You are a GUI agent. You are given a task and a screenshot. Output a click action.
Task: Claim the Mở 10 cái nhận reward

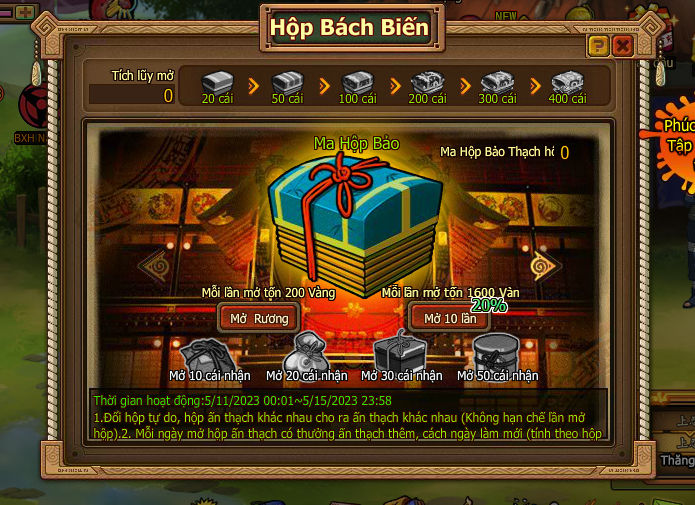209,354
